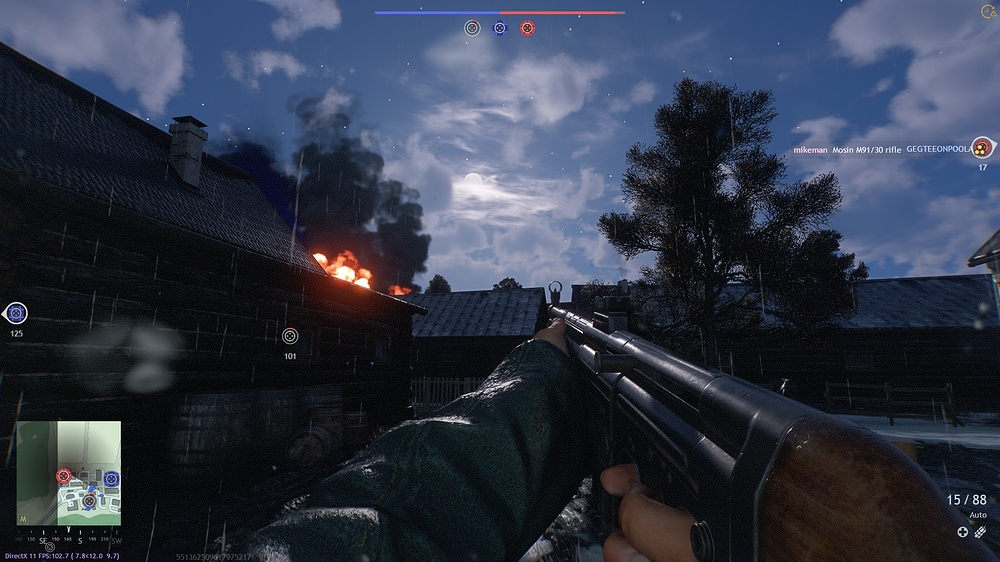
Task: Click the red objective marker showing 17 distance
Action: click(x=983, y=148)
